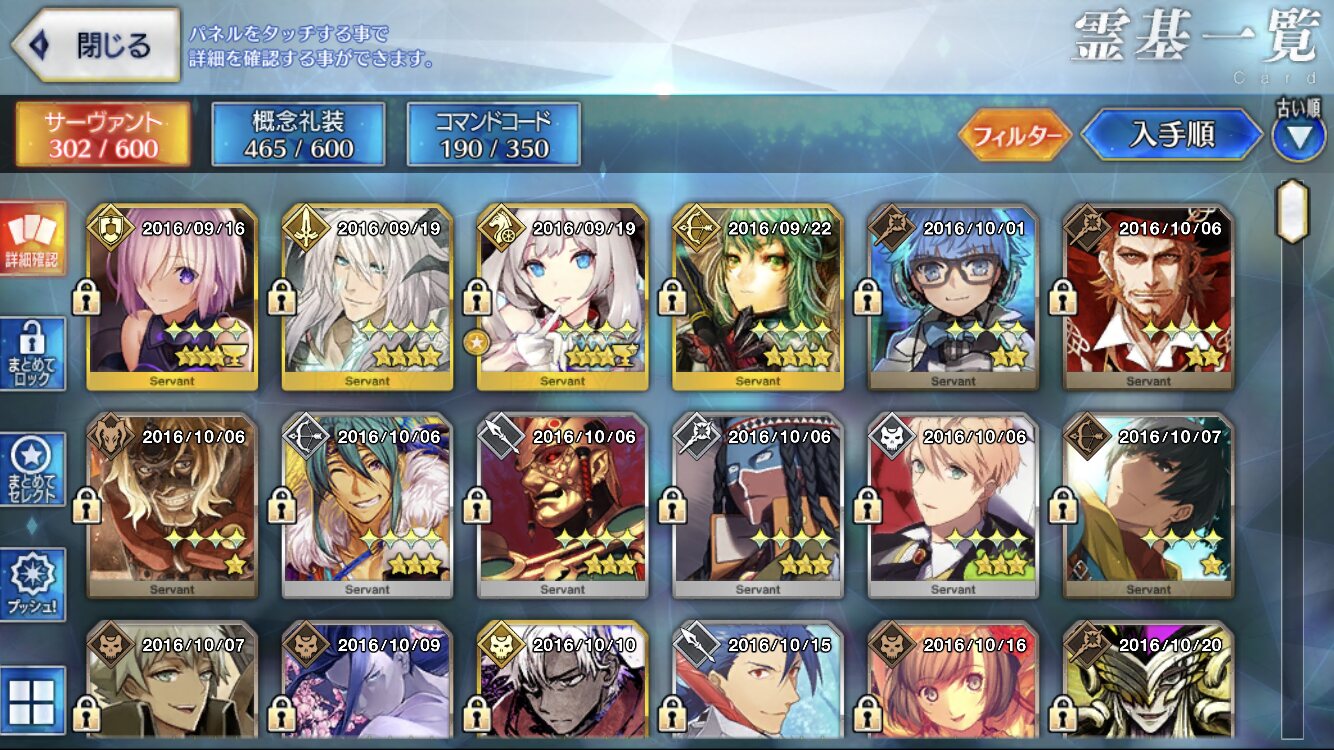Click the servant list scrollbar handle
1334x750 pixels.
click(1292, 211)
